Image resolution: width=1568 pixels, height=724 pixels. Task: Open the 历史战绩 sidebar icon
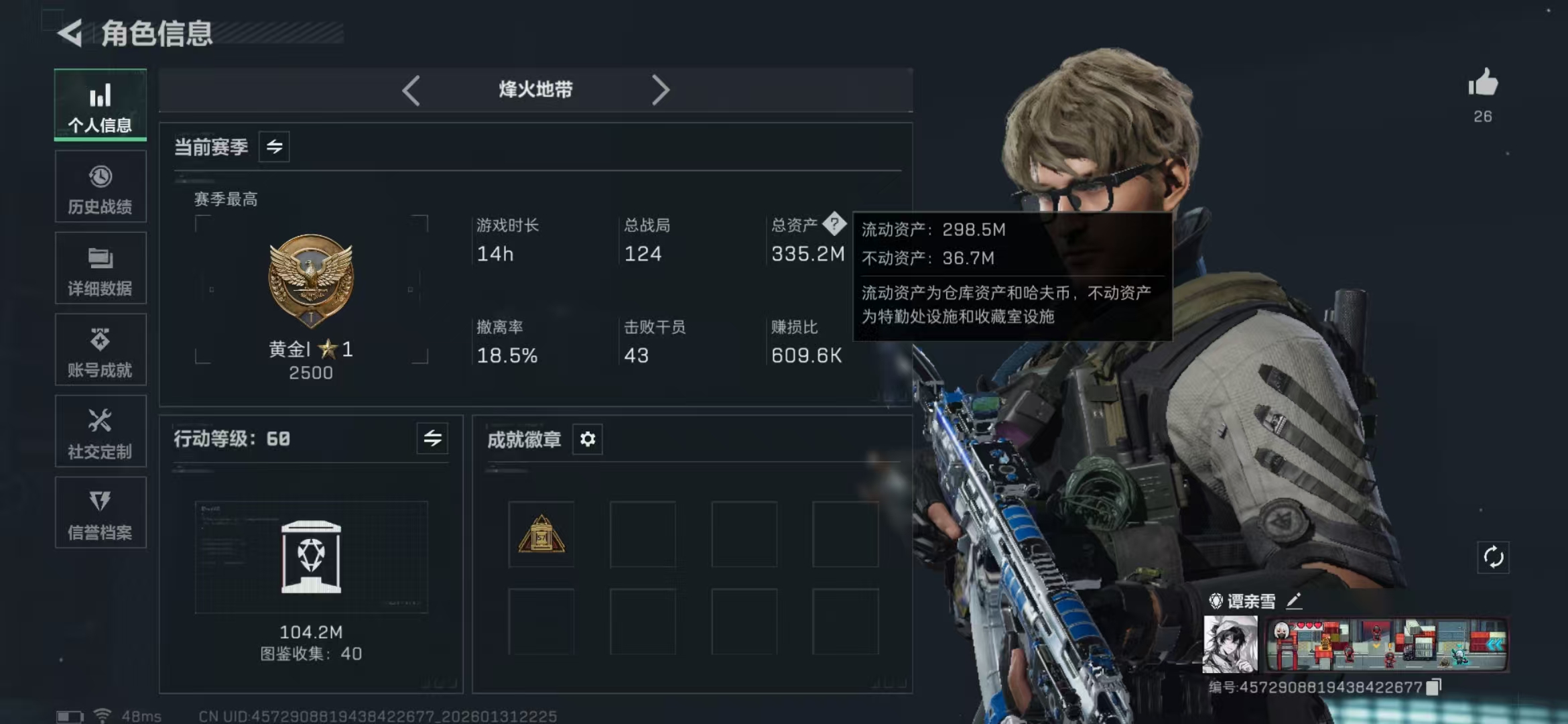pos(99,186)
